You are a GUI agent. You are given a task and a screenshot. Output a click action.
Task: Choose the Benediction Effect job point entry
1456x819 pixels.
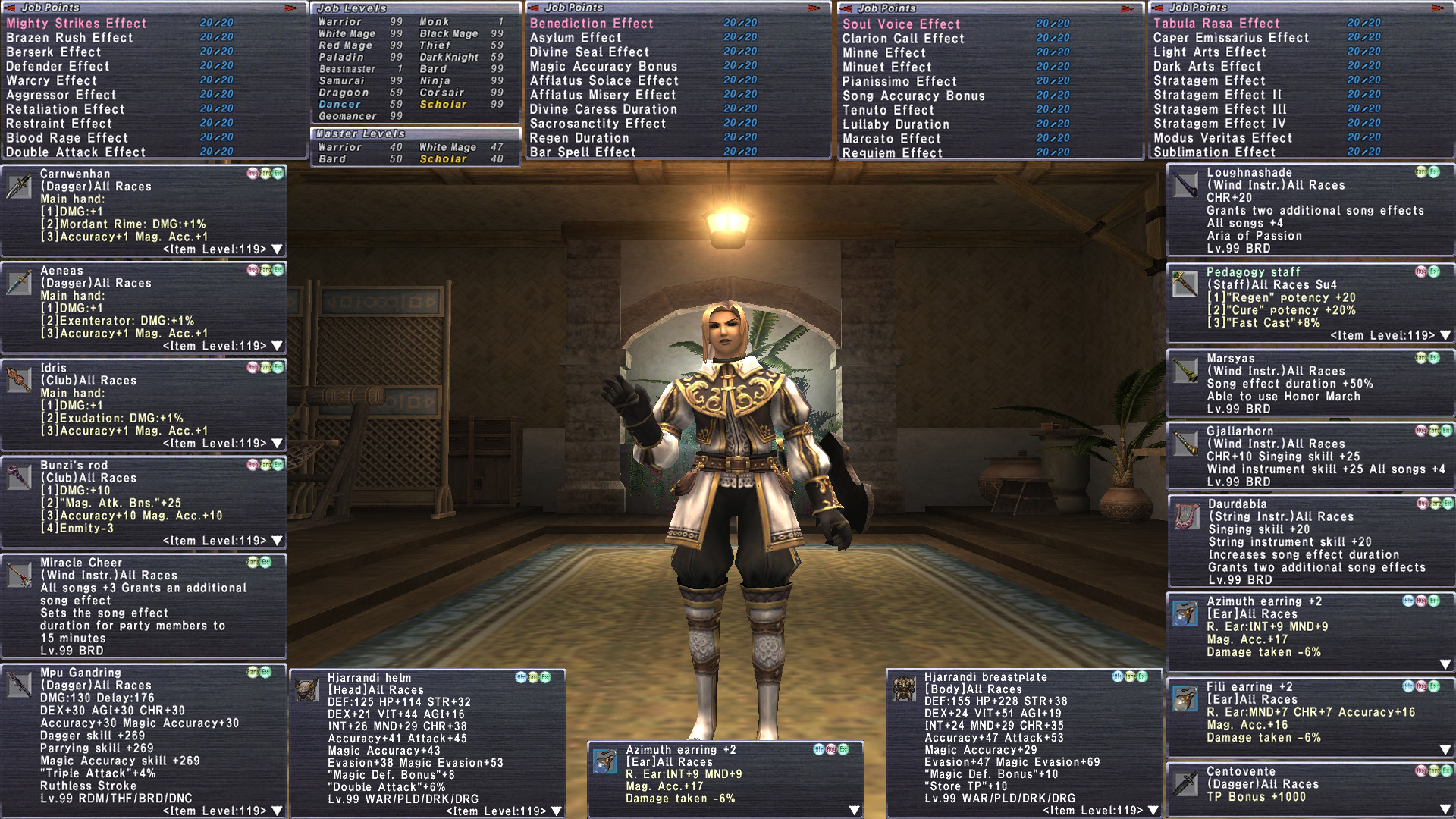coord(591,24)
